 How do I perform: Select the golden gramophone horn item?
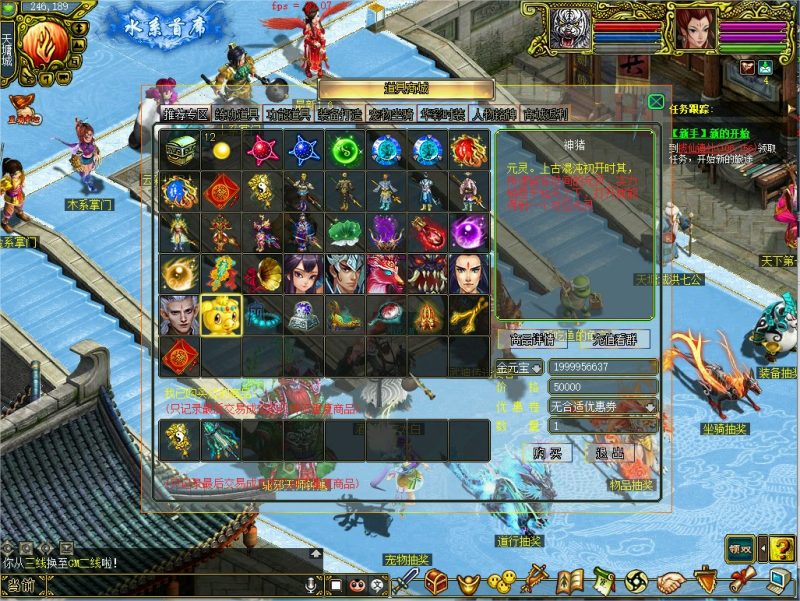pyautogui.click(x=263, y=273)
